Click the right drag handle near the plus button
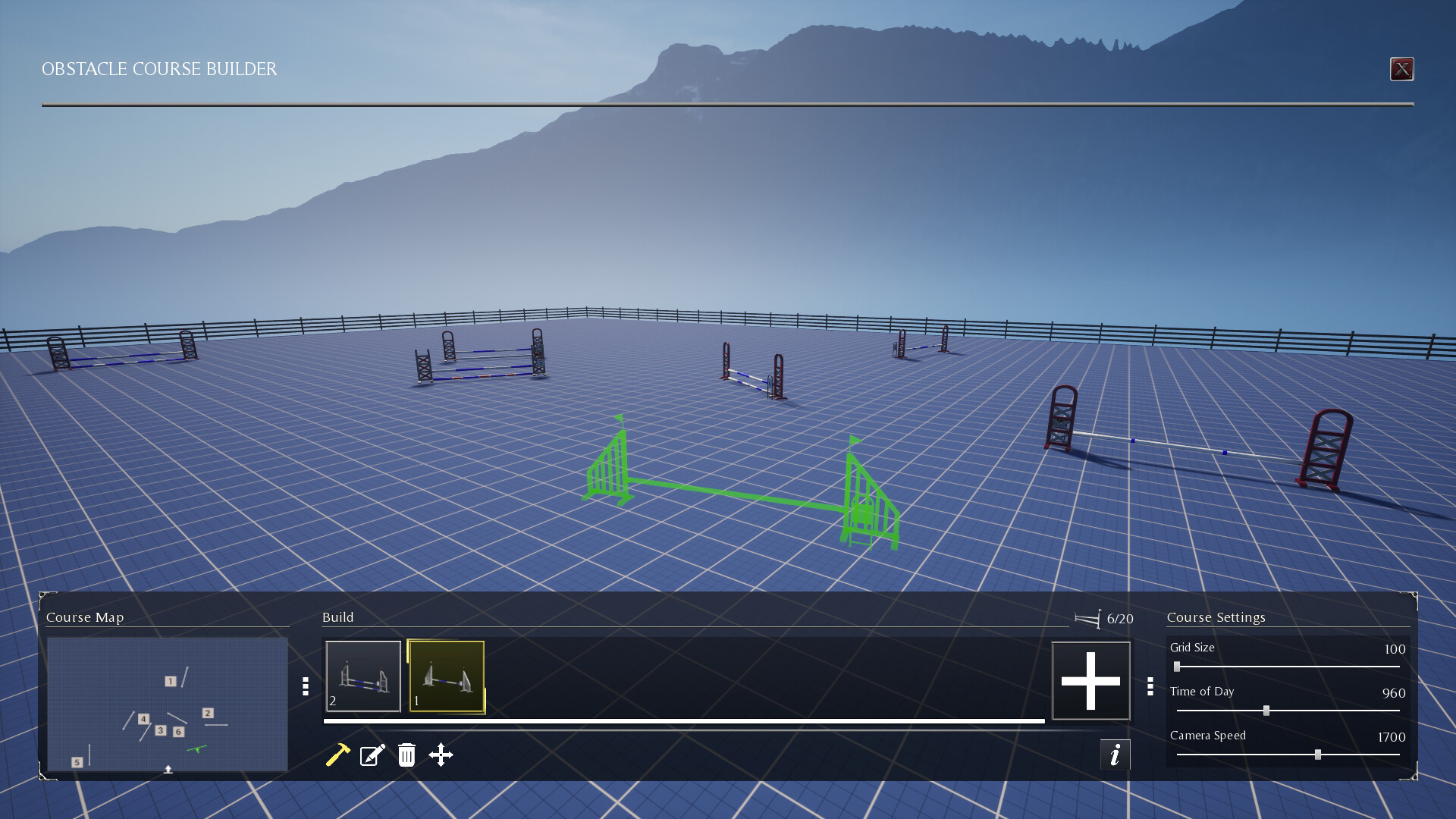Viewport: 1456px width, 819px height. tap(1151, 688)
